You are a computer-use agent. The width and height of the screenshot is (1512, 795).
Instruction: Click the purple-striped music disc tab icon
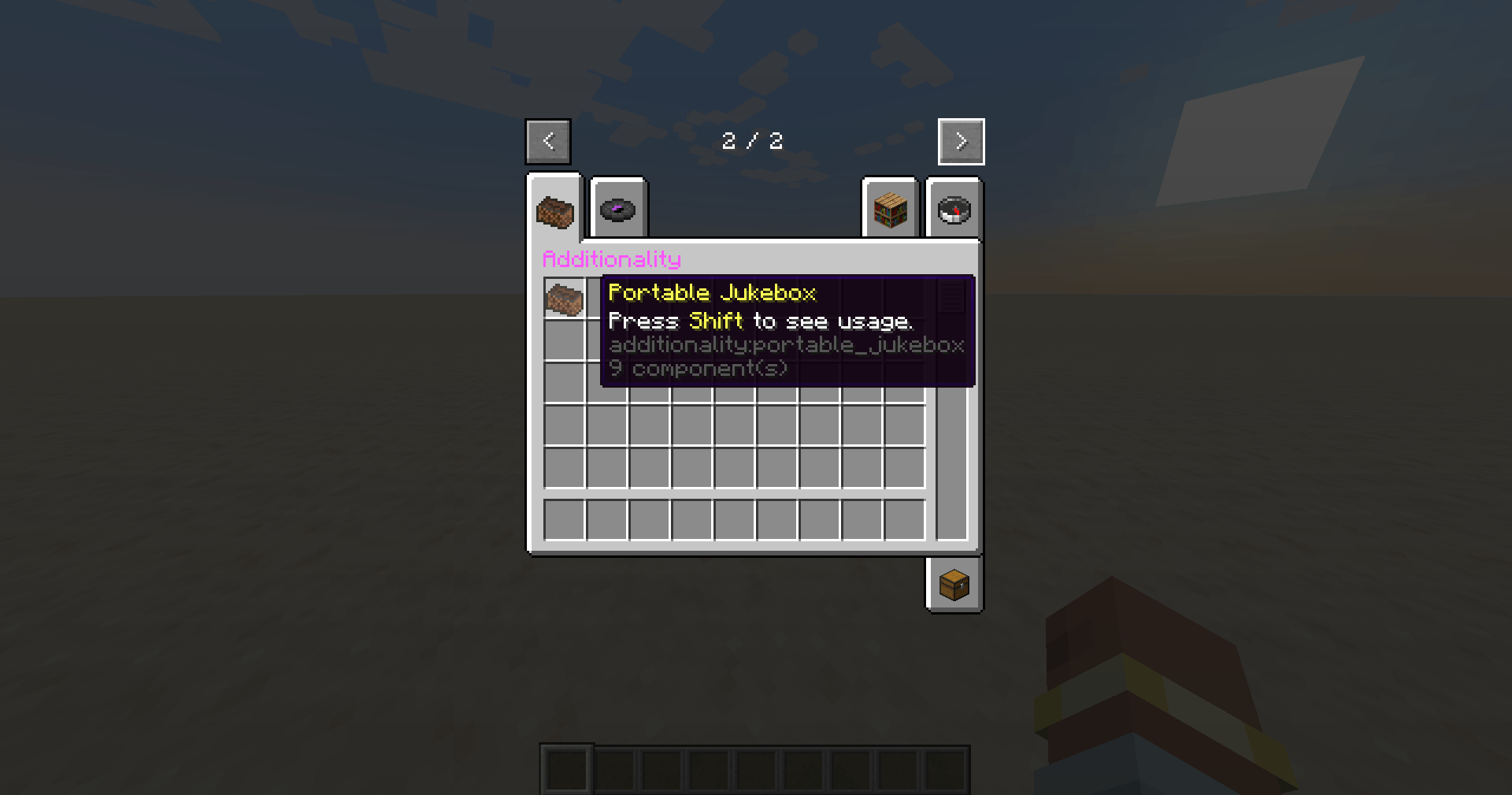[x=619, y=210]
